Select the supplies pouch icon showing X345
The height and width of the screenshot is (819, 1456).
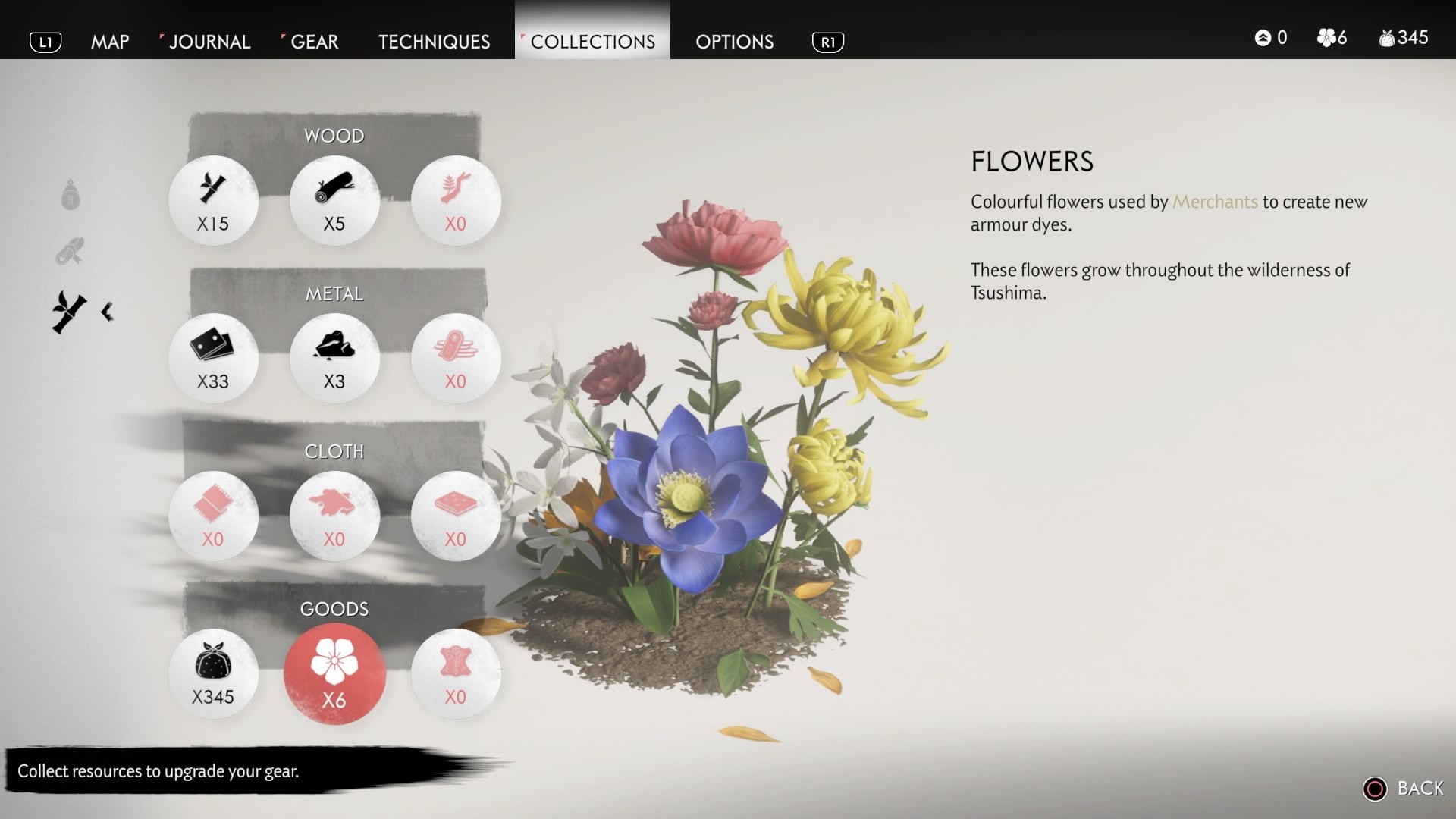(214, 673)
